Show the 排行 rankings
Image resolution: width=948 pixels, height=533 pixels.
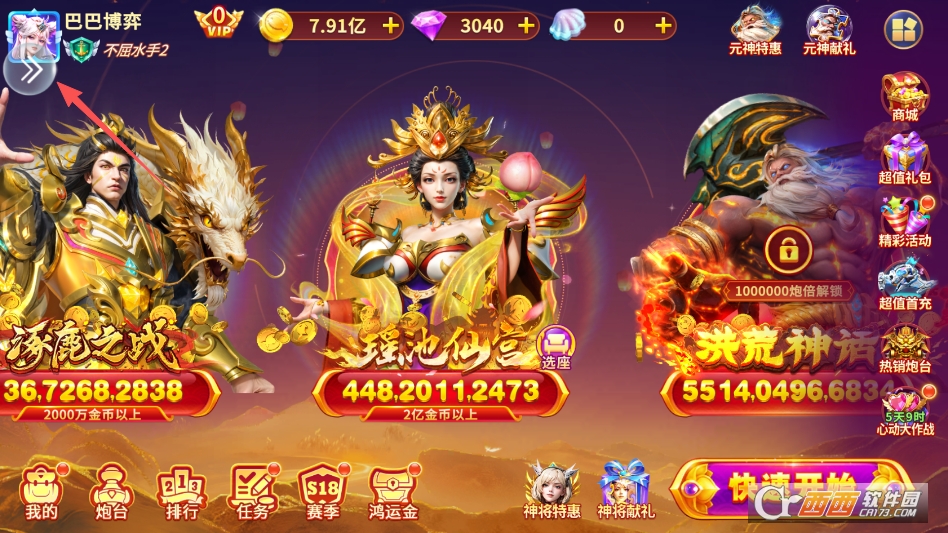point(181,492)
